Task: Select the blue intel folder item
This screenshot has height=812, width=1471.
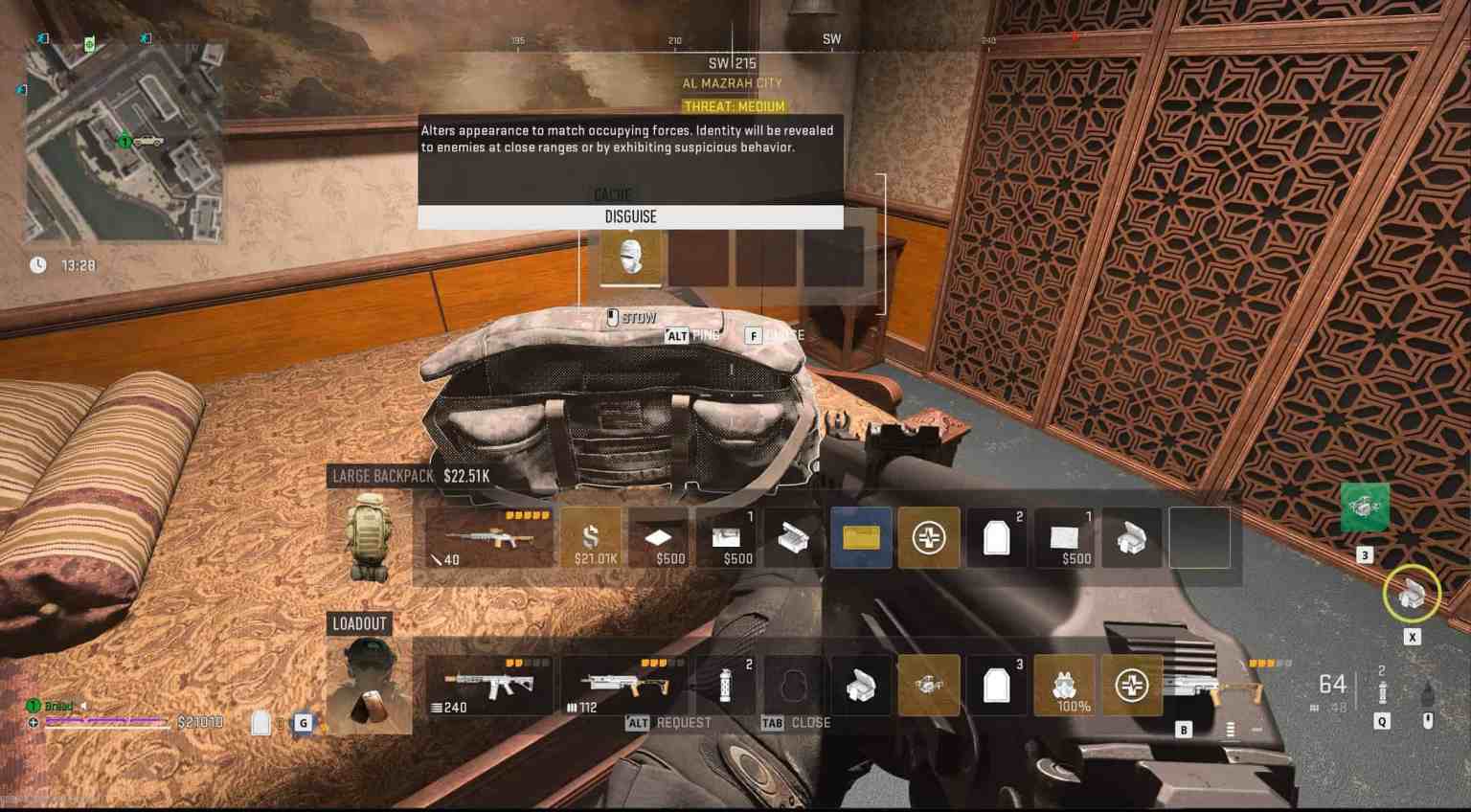Action: 861,536
